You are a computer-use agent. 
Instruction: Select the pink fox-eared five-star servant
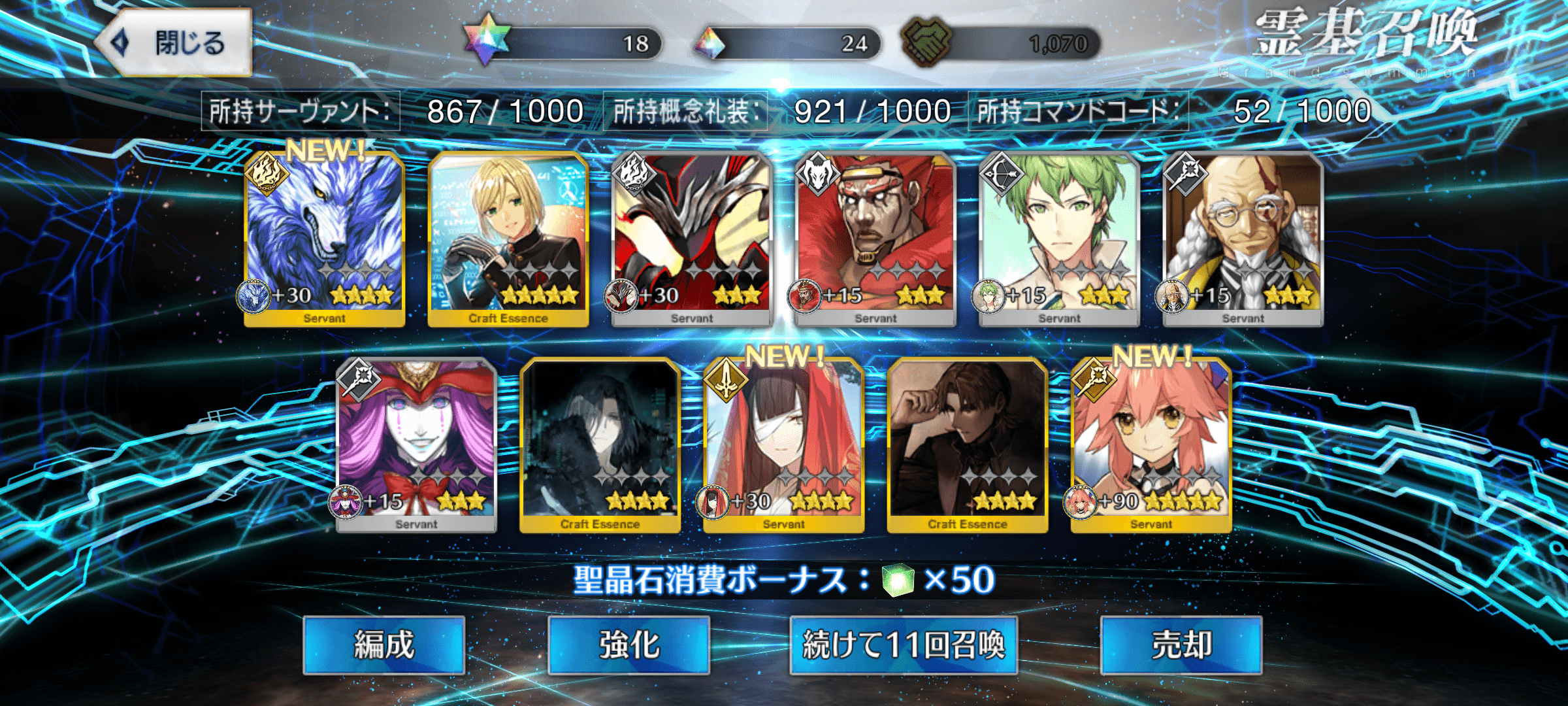point(1151,445)
